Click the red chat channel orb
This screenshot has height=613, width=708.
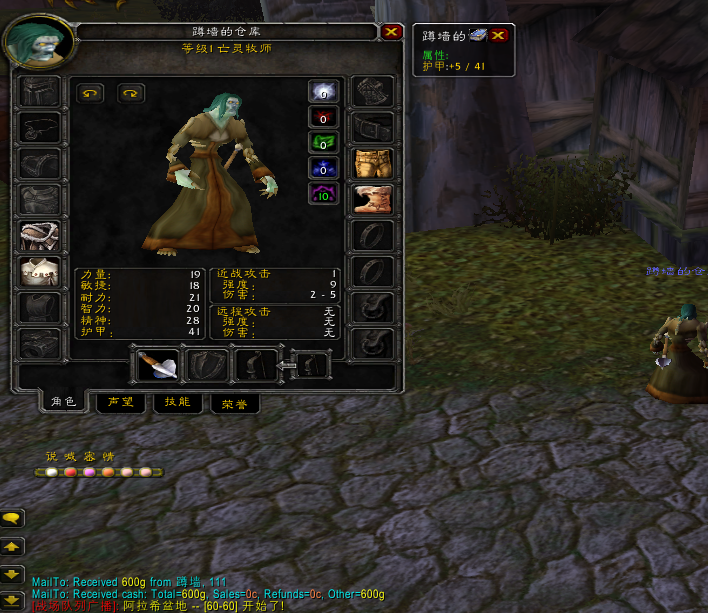tap(70, 472)
